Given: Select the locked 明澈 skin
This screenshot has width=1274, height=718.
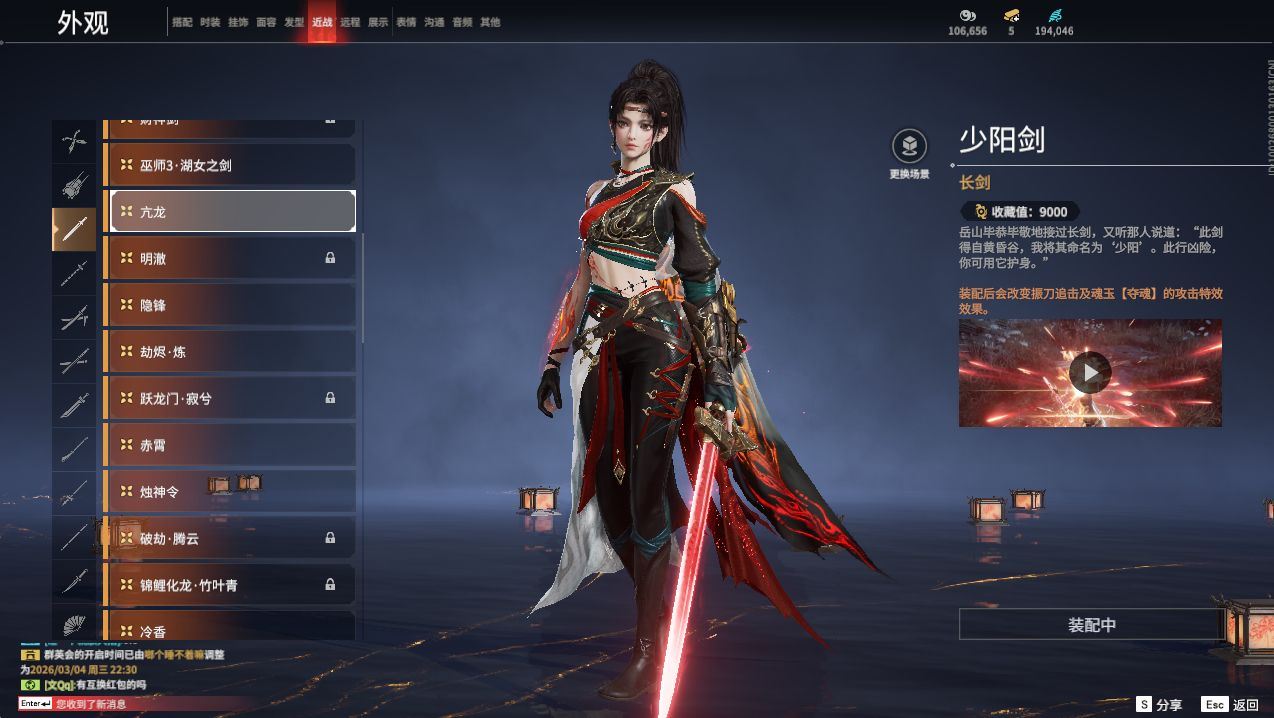Looking at the screenshot, I should point(232,258).
